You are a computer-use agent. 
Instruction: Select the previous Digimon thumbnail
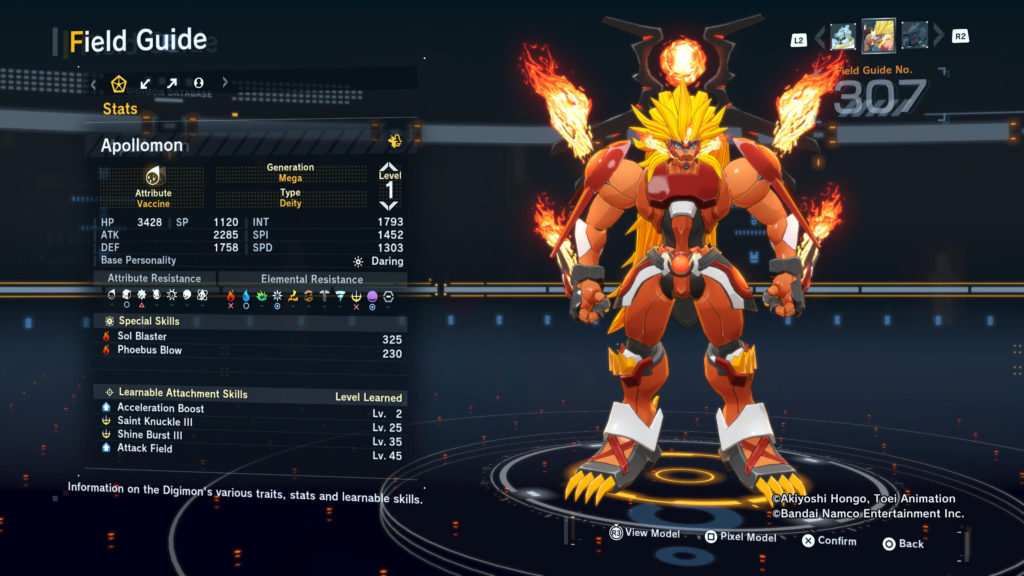843,36
